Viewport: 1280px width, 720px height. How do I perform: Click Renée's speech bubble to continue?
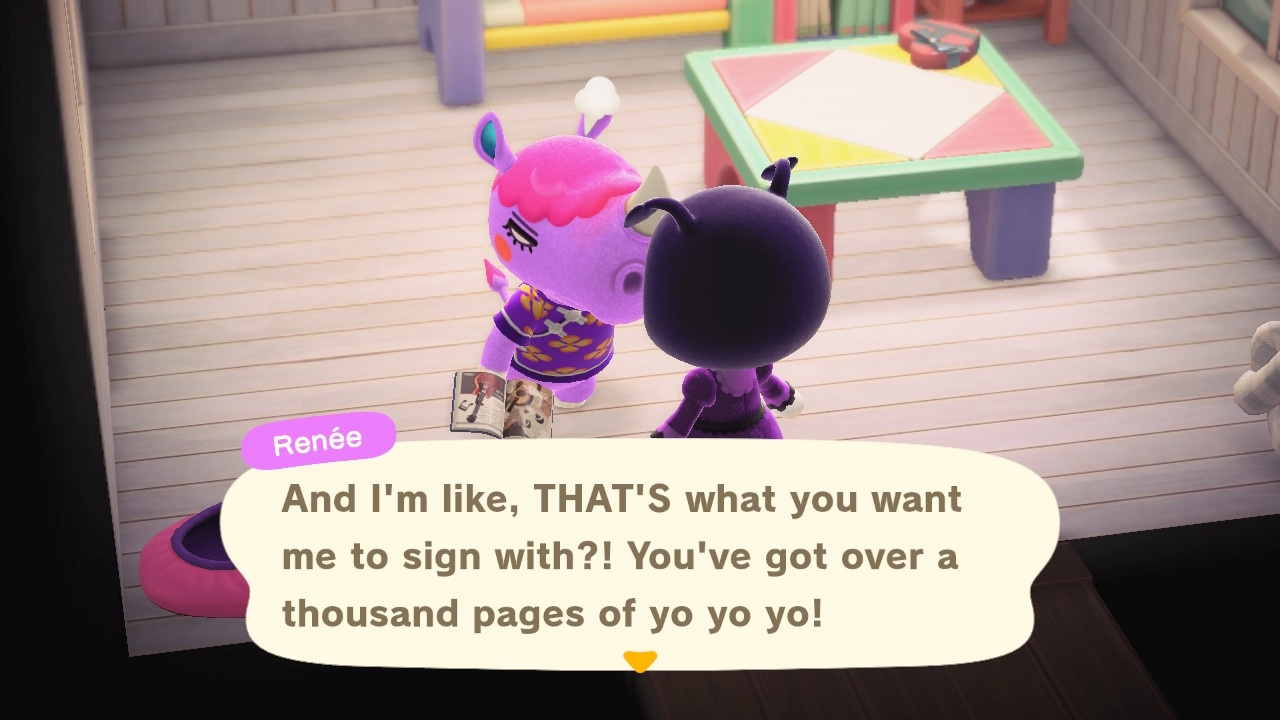pos(640,555)
